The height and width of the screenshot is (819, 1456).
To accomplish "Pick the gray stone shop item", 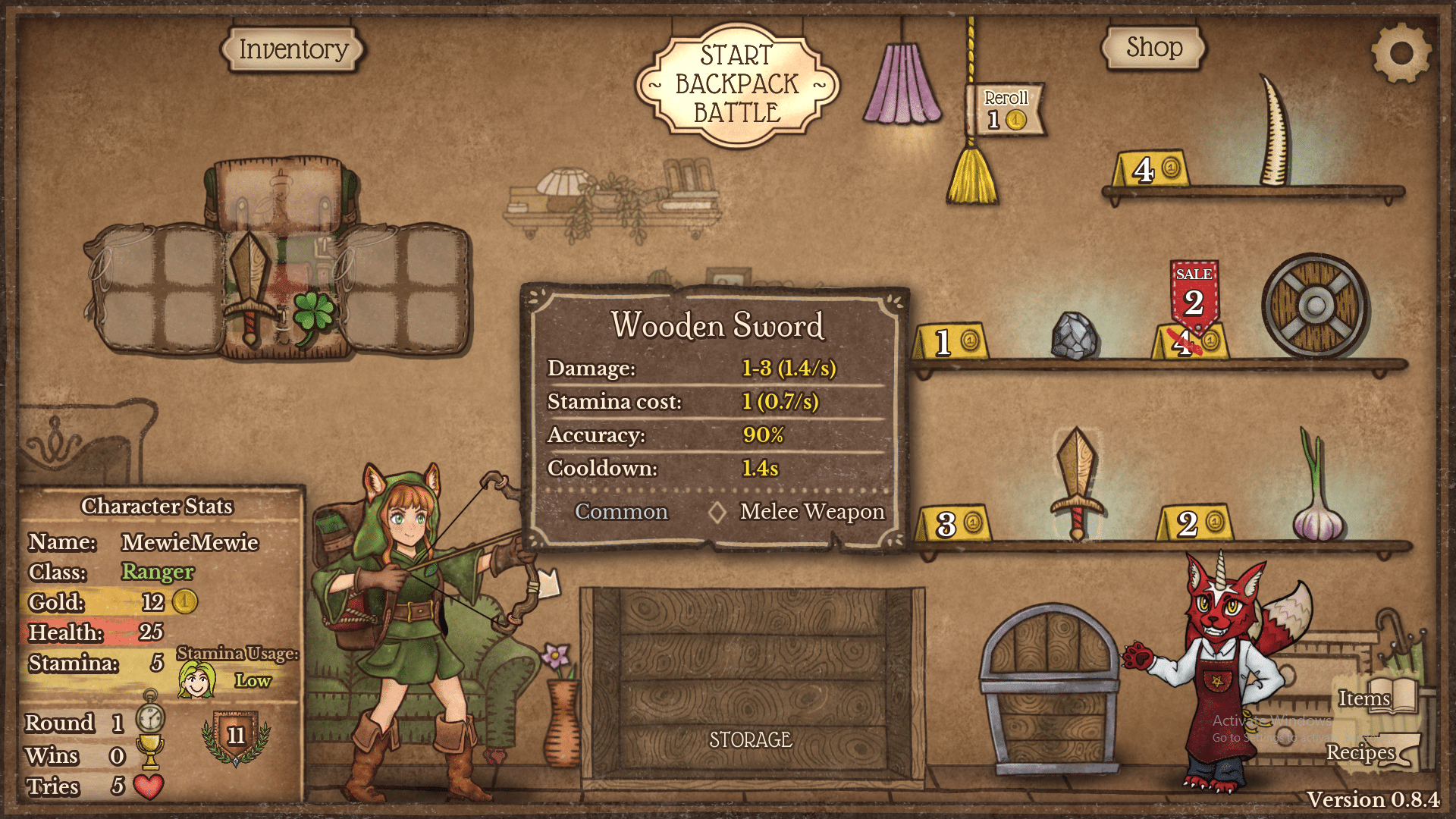I will coord(1075,335).
